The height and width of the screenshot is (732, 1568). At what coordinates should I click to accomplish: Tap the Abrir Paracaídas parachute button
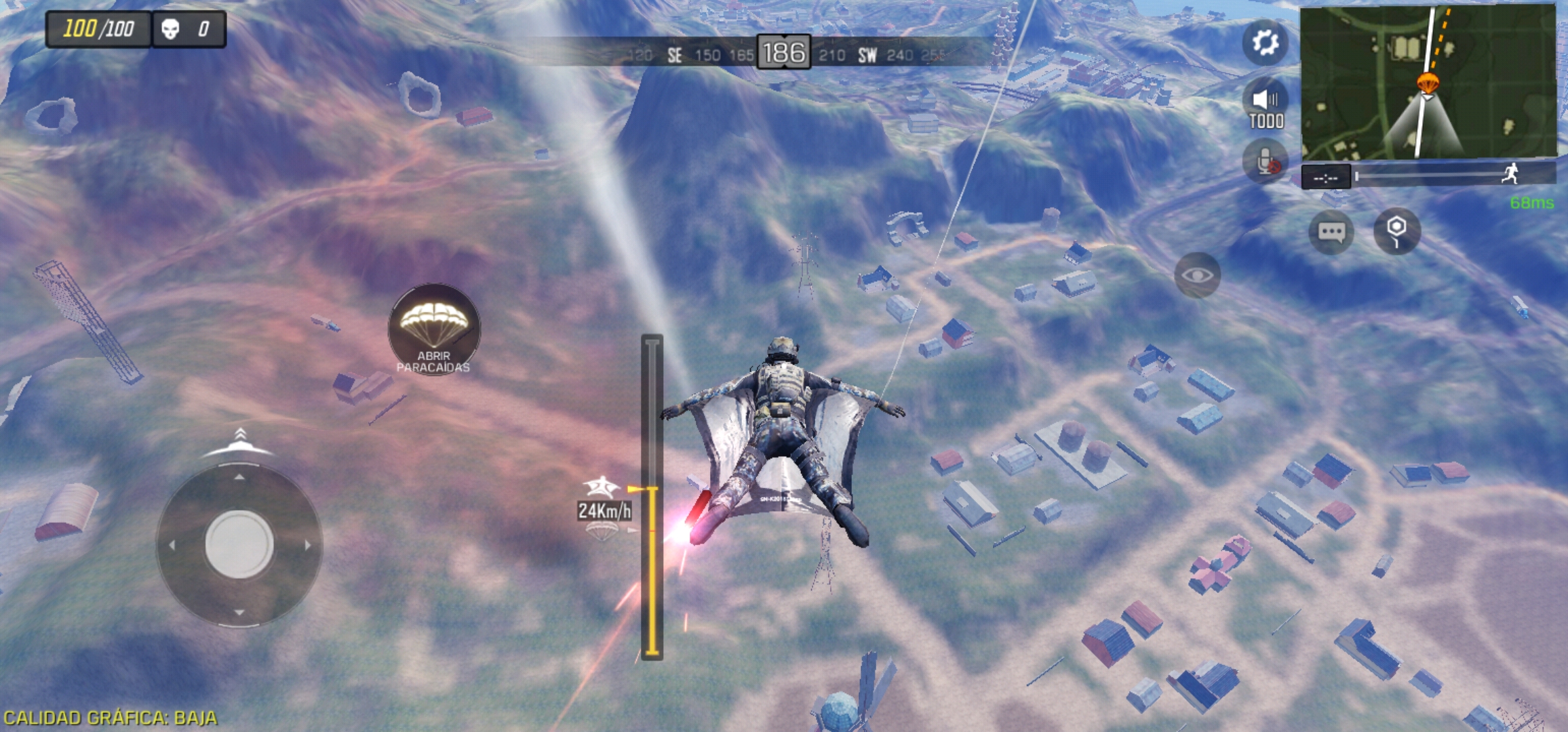tap(434, 329)
